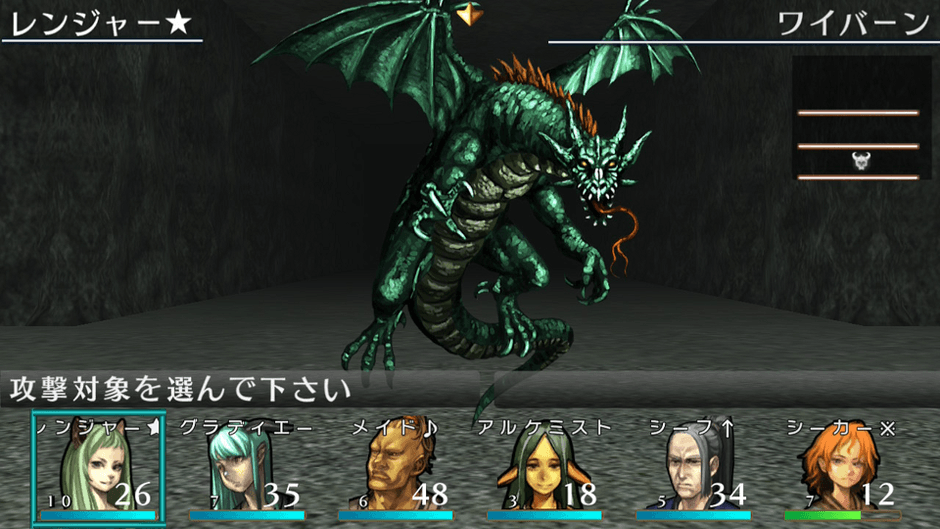Click the skull marker in the enemy formation panel
The height and width of the screenshot is (529, 940).
point(860,160)
